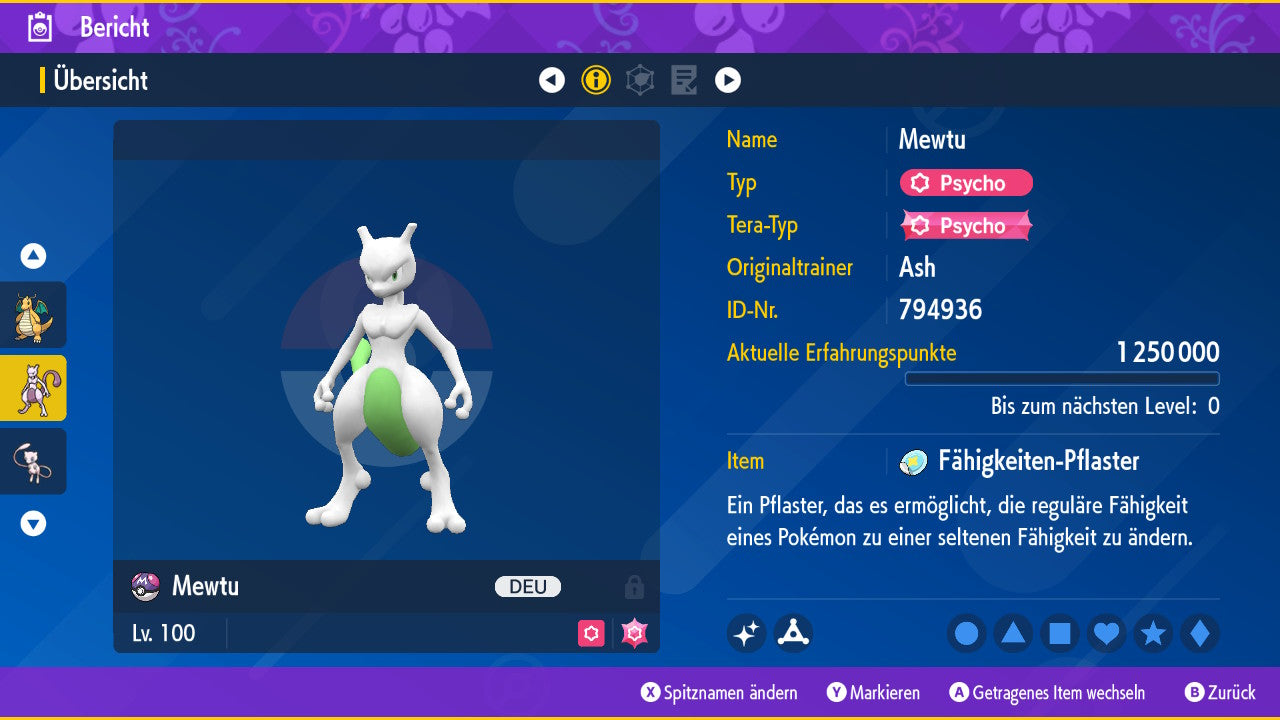Switch to the stats hexagon tab
Screen dimensions: 1280x720
pos(640,80)
